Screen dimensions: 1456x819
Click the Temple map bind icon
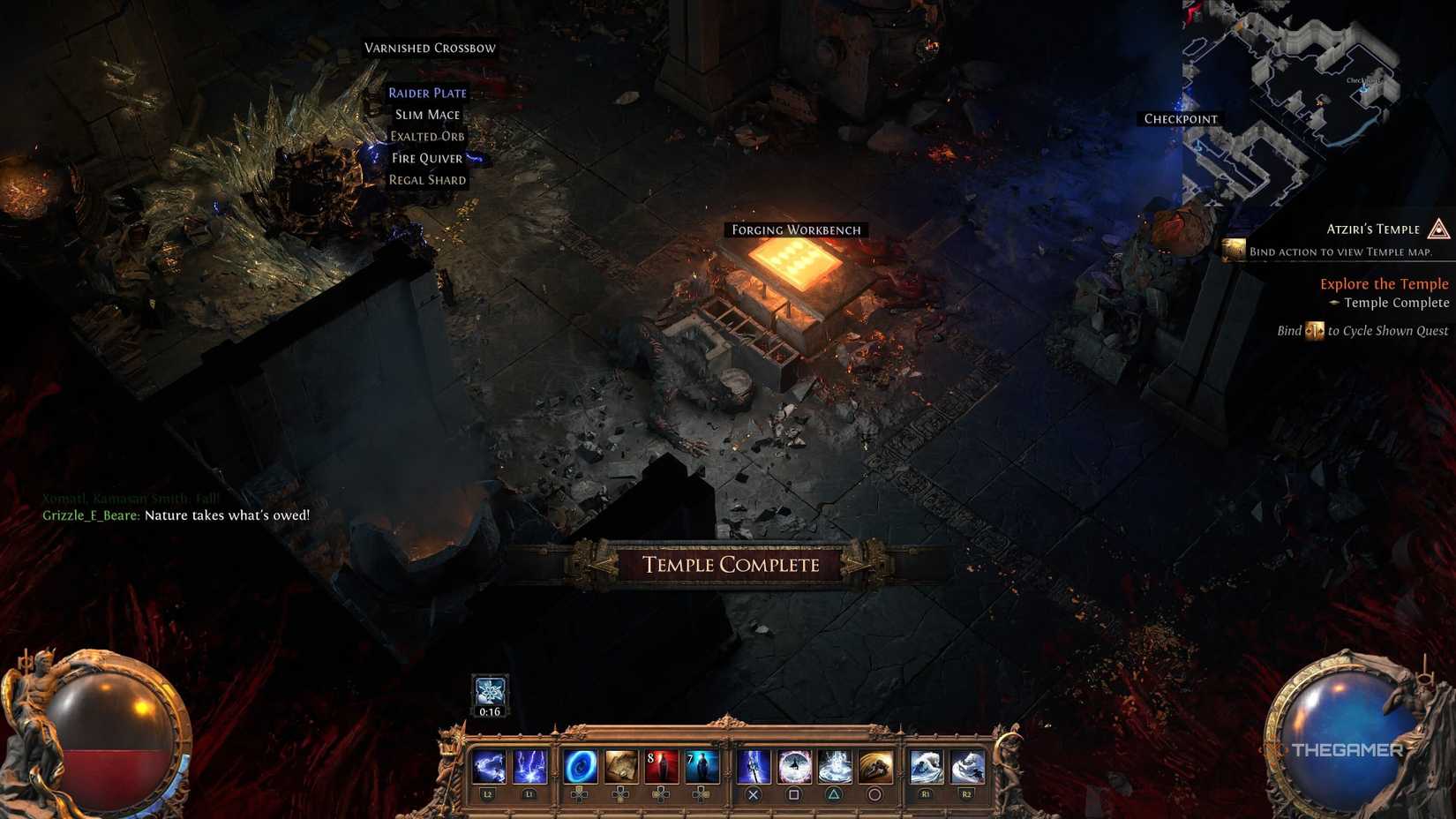tap(1234, 250)
